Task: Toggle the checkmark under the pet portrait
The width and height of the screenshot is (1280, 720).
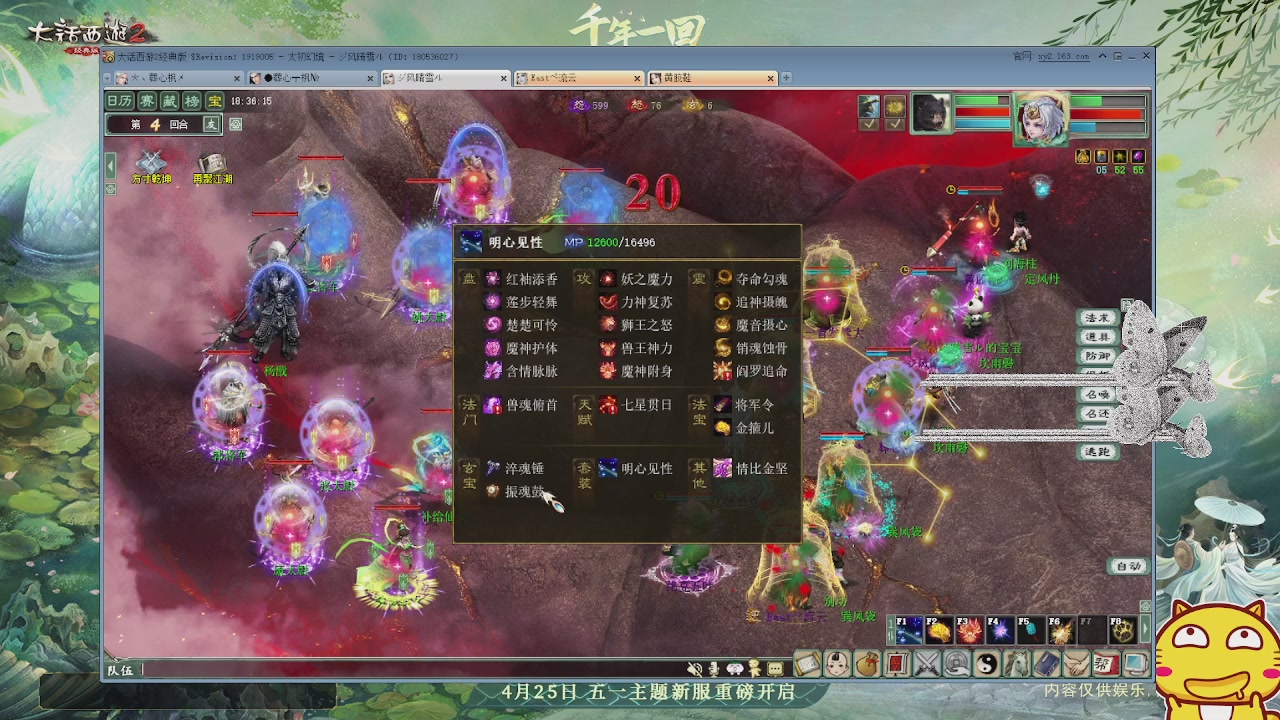Action: coord(895,124)
